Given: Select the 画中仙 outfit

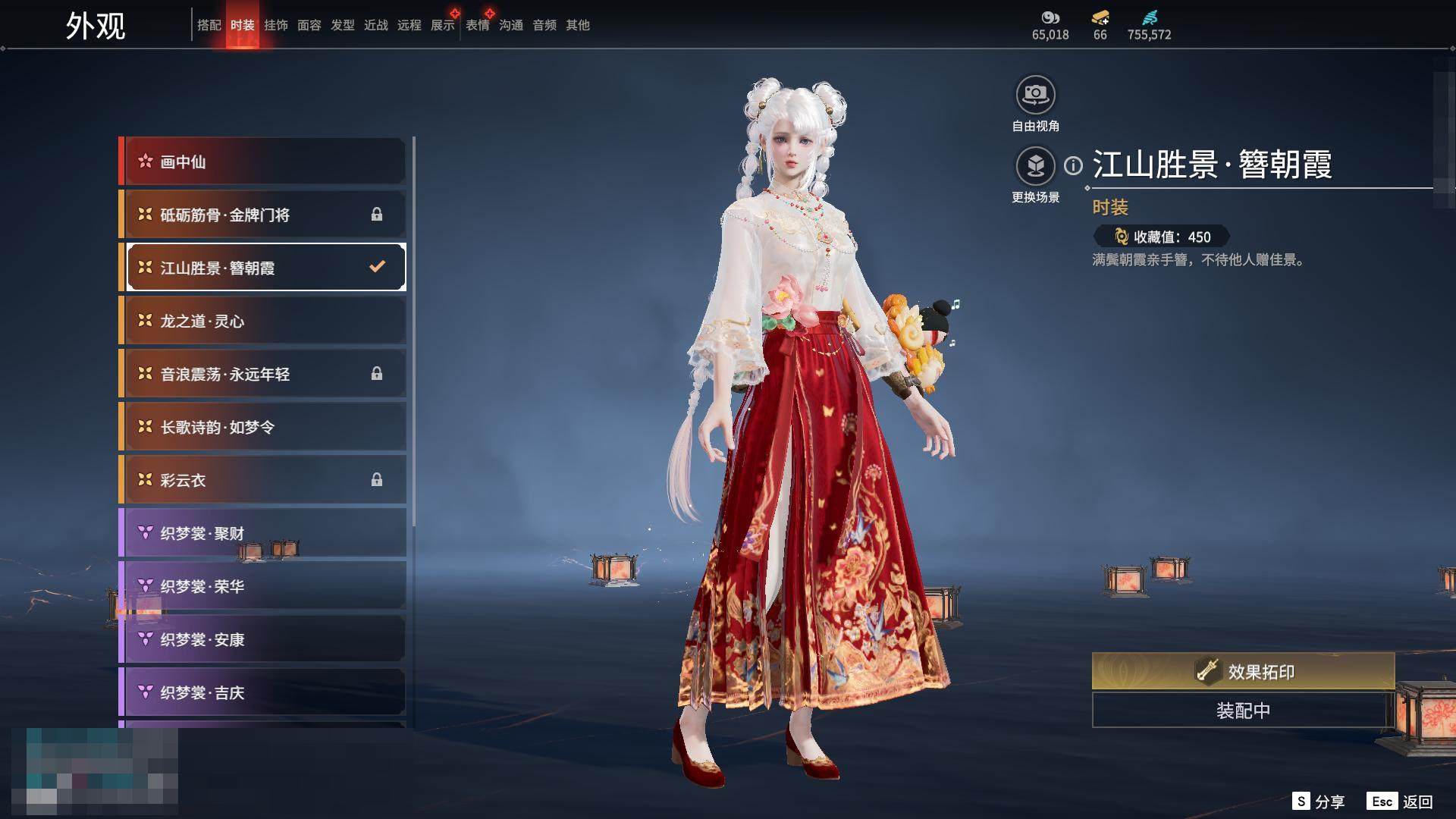Looking at the screenshot, I should [265, 162].
